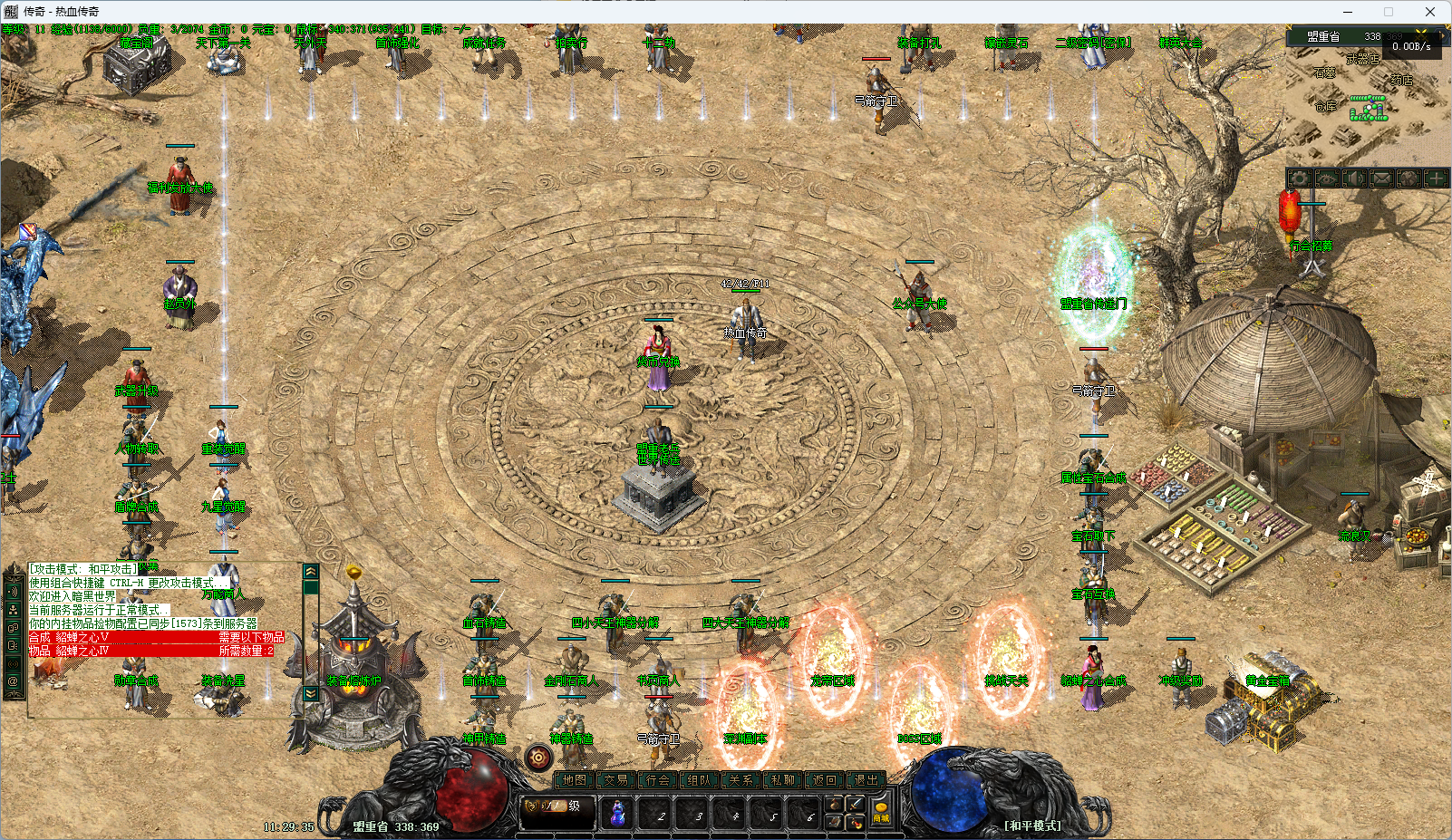Open the 交易 (trade) panel
Screen dimensions: 1452x840
point(616,779)
